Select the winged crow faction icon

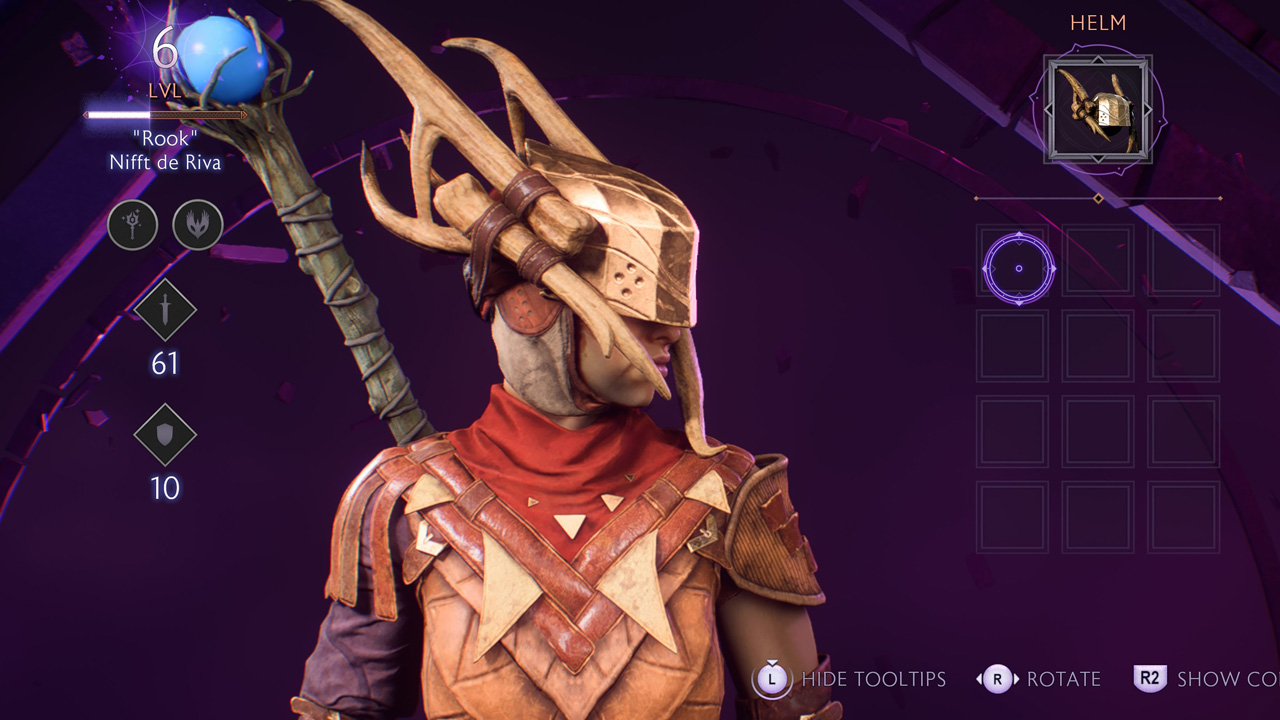[198, 225]
